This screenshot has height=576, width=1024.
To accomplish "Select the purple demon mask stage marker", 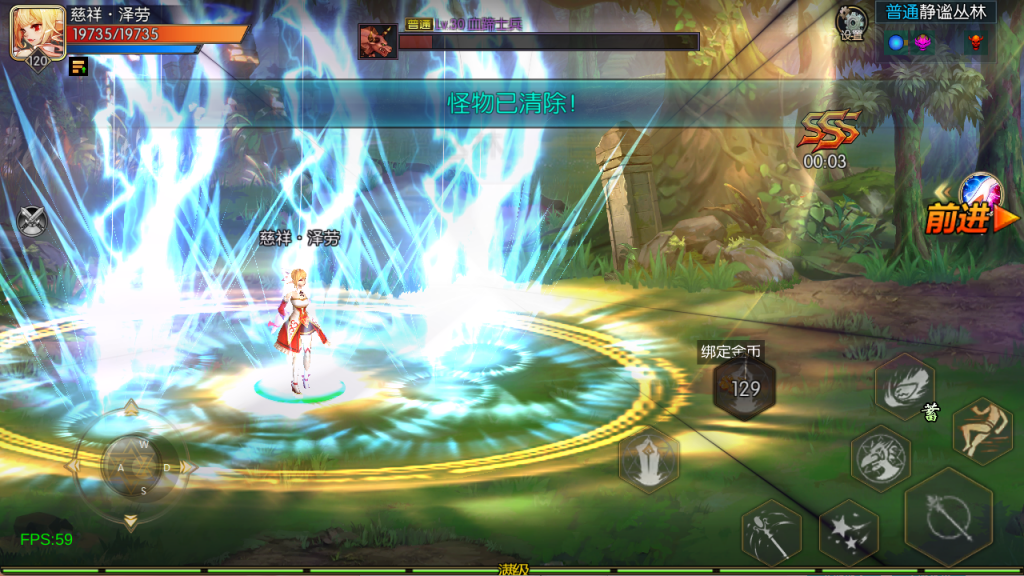I will pyautogui.click(x=922, y=43).
